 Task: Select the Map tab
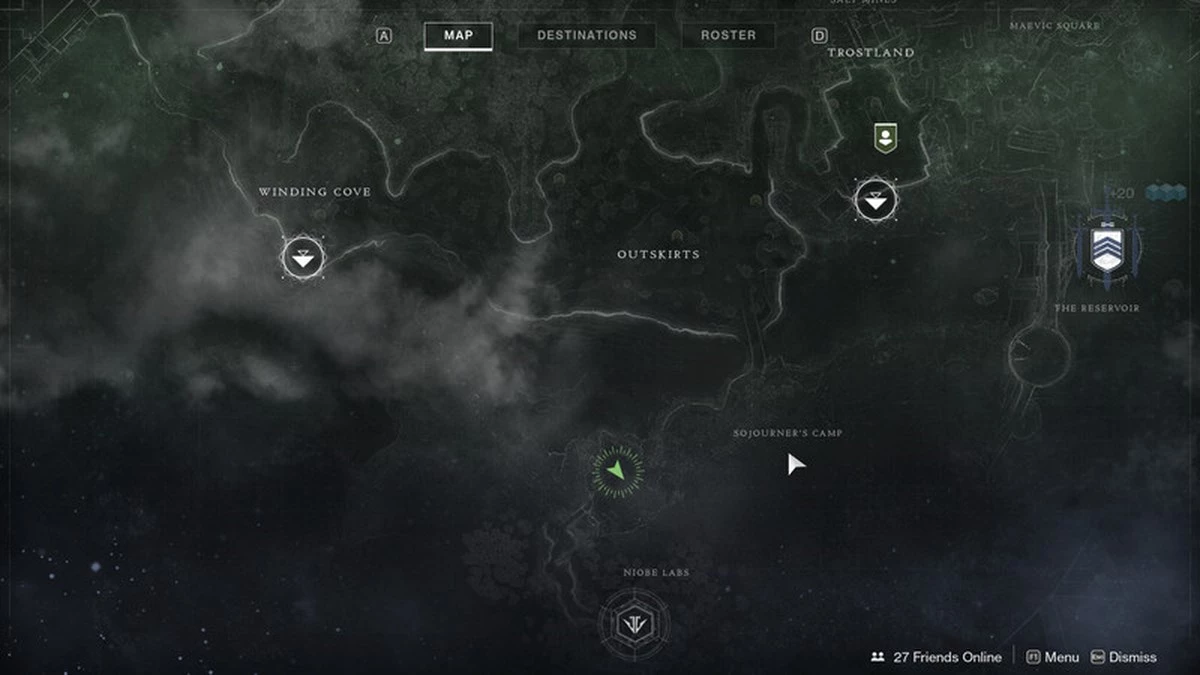pyautogui.click(x=459, y=36)
